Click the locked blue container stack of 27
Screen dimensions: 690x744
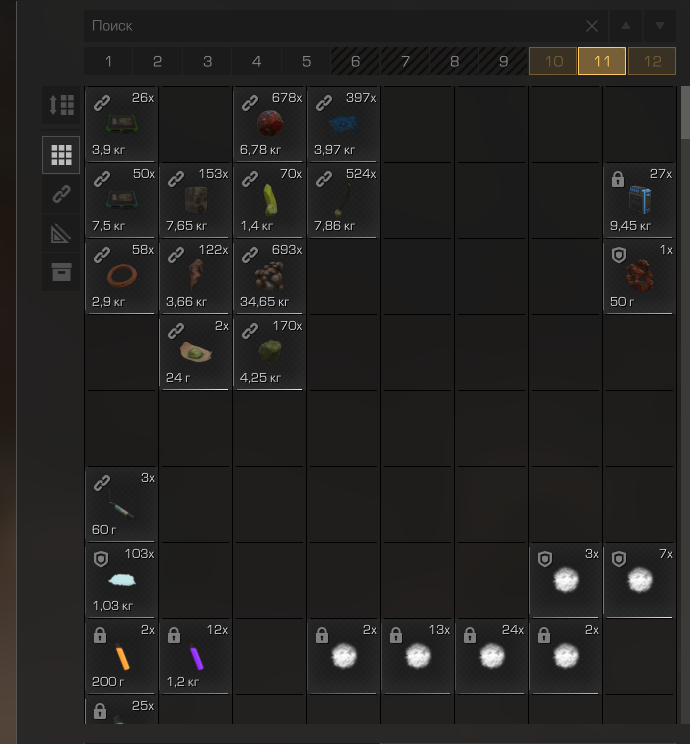pyautogui.click(x=639, y=200)
